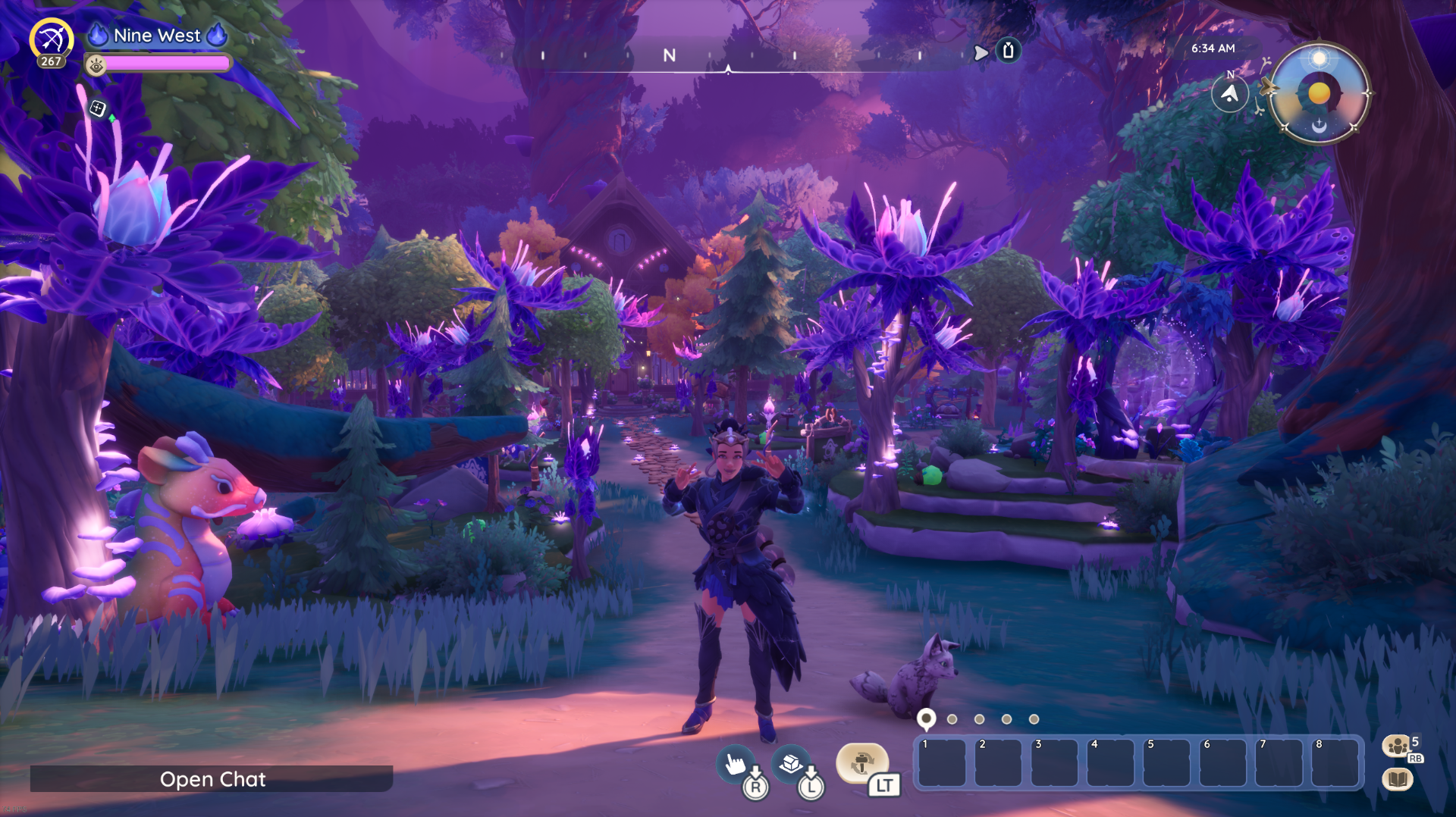Toggle the hammer tool swap button

861,762
